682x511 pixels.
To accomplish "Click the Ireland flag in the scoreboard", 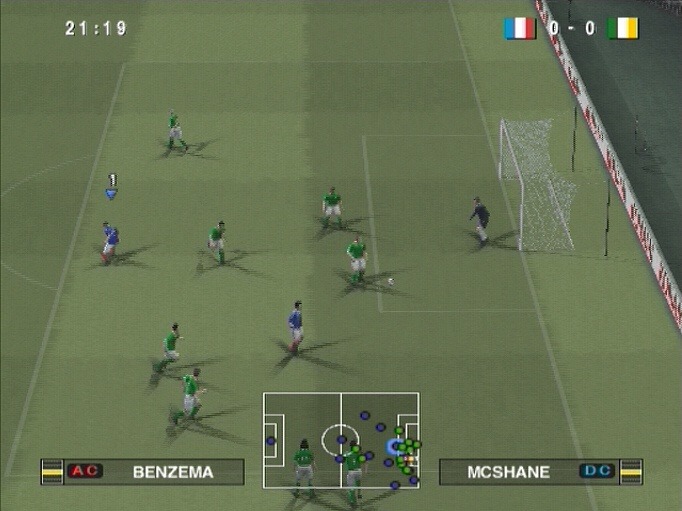I will click(622, 28).
